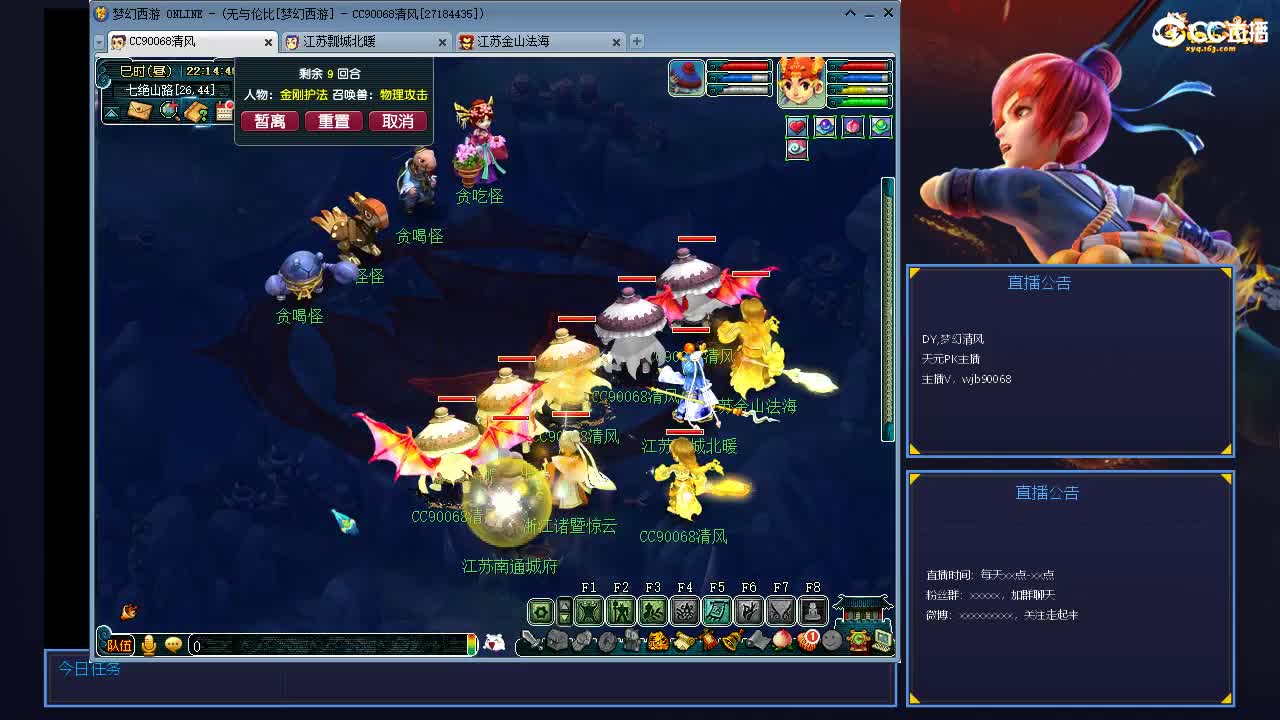Click the peach item icon in bottom toolbar
This screenshot has width=1280, height=720.
point(783,639)
